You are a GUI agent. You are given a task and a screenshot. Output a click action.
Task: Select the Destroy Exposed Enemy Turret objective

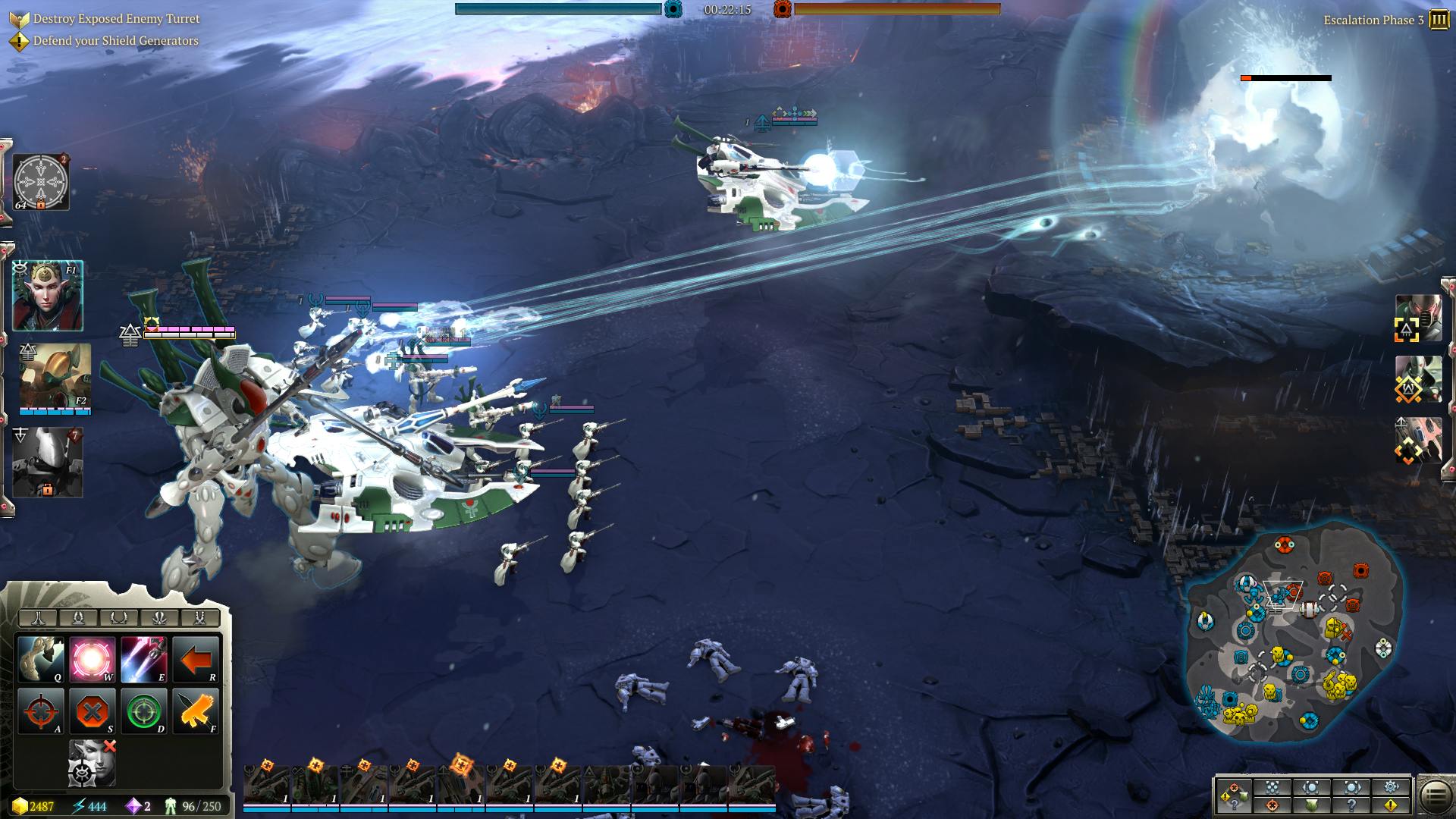pos(116,18)
